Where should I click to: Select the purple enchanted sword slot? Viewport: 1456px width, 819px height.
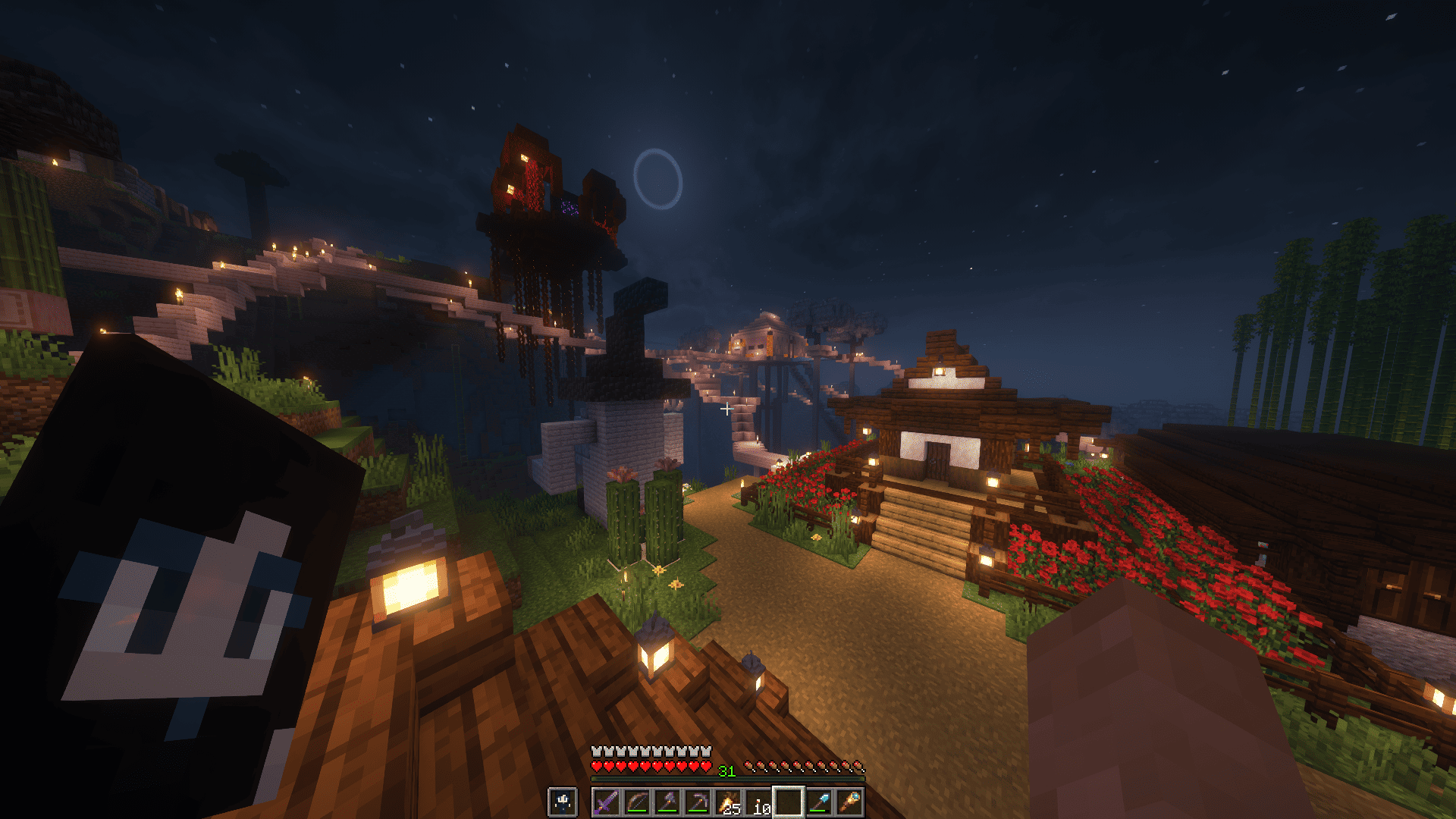tap(606, 802)
